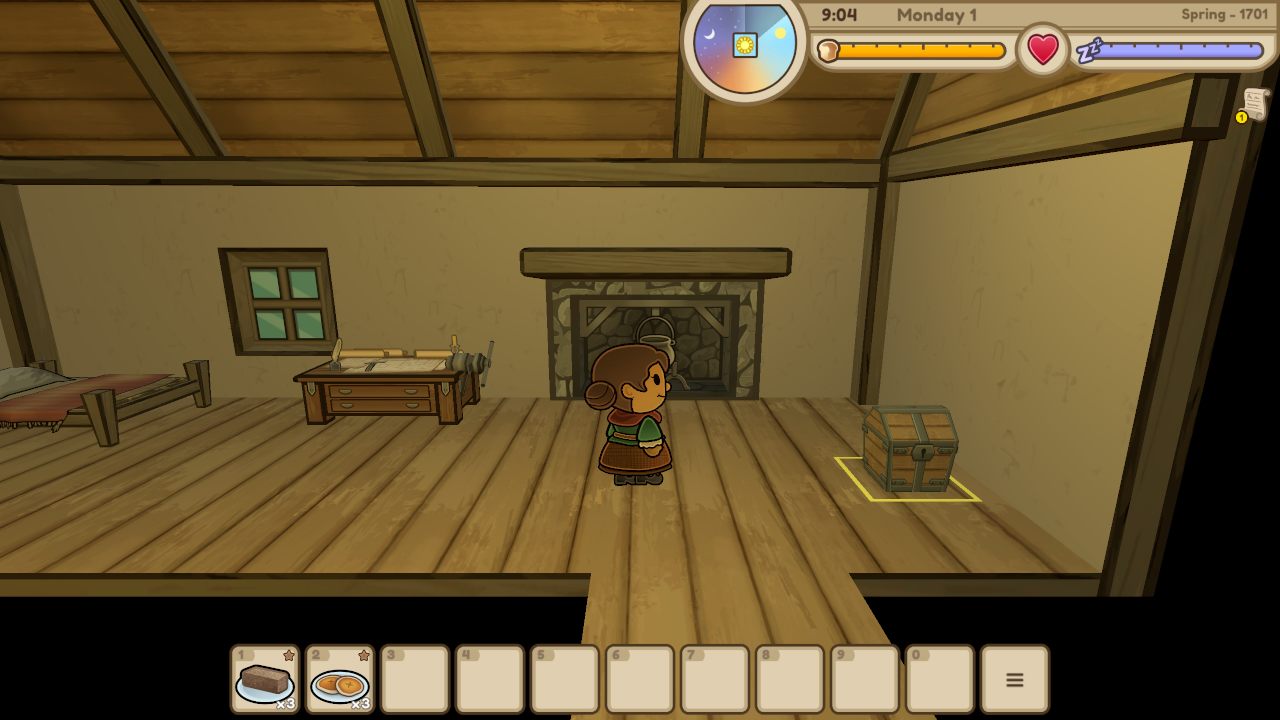The width and height of the screenshot is (1280, 720).
Task: Open the hotbar's three-line menu button
Action: (x=1014, y=679)
